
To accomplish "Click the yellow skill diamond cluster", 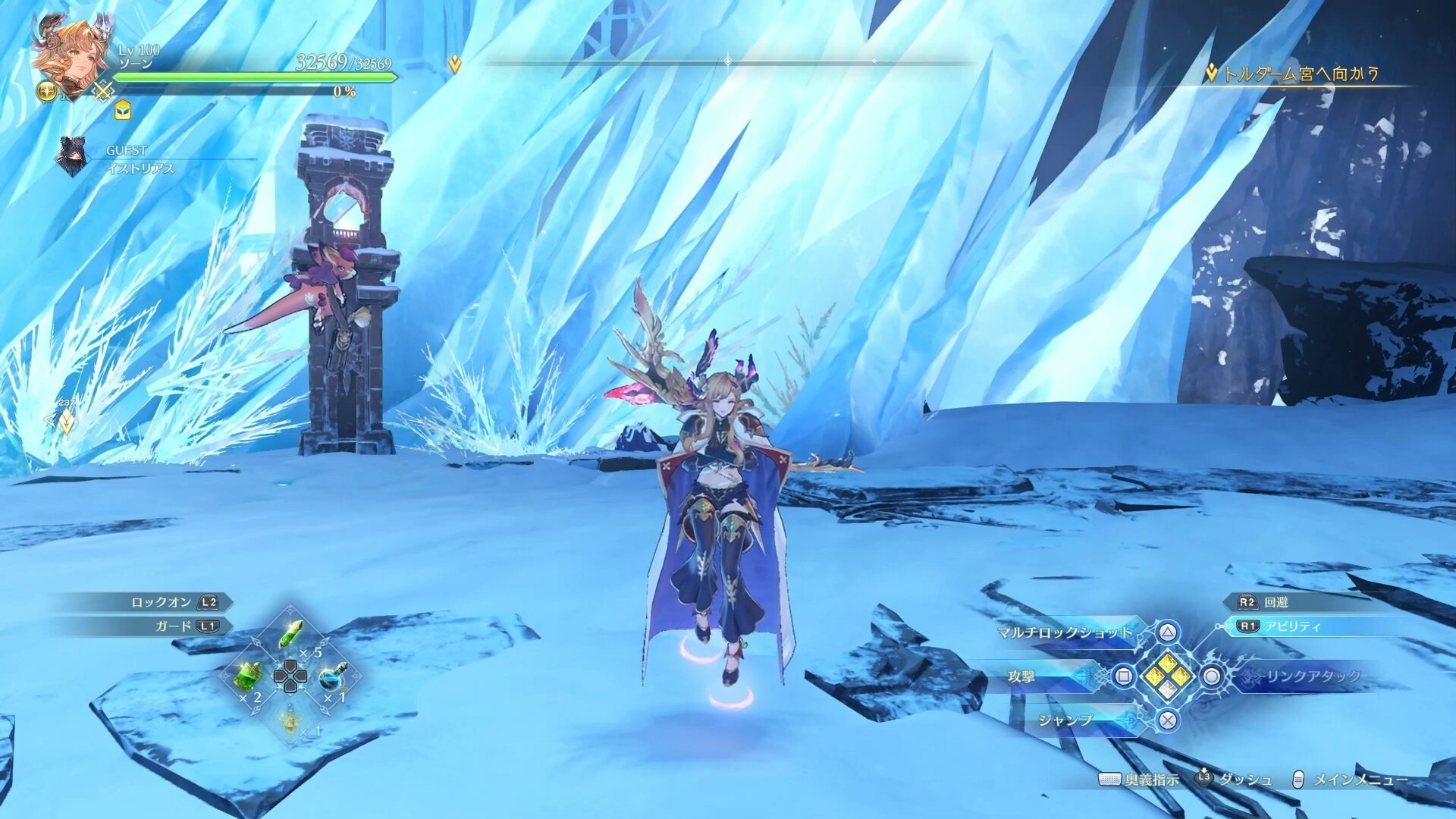I will click(x=1168, y=675).
